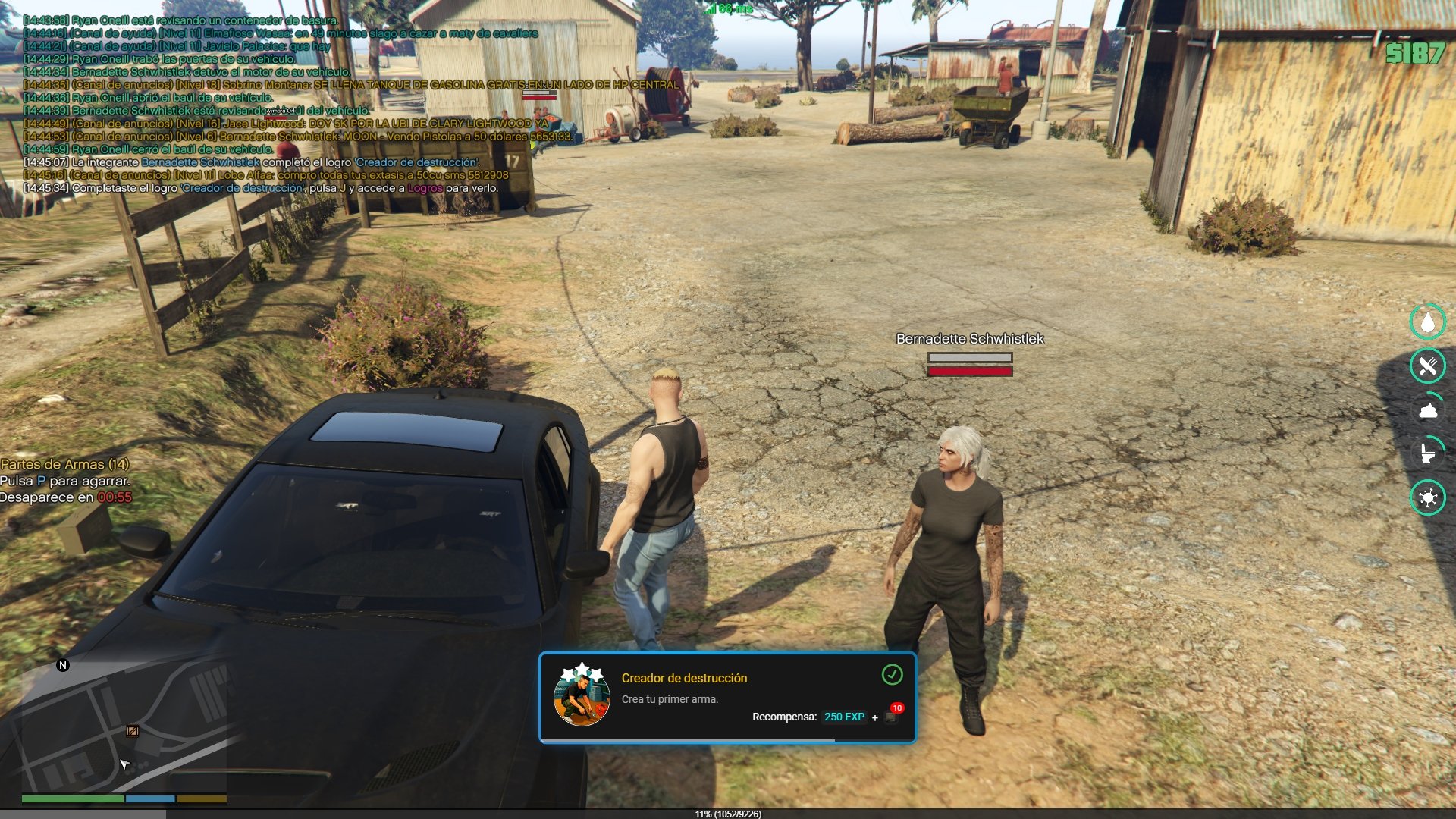The height and width of the screenshot is (819, 1456).
Task: Click the green checkmark on achievement popup
Action: click(892, 674)
